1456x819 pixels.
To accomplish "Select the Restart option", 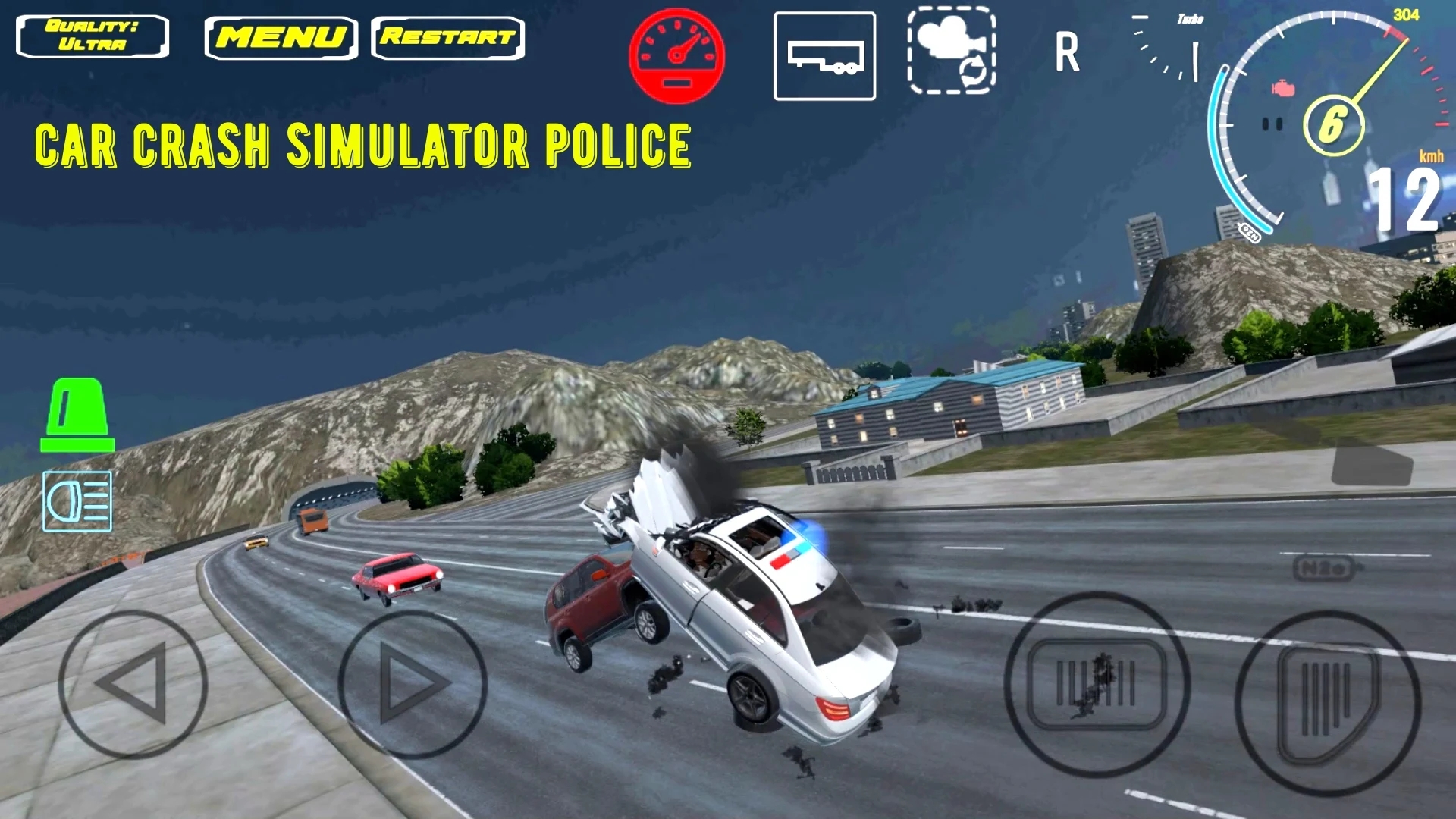I will click(x=447, y=37).
